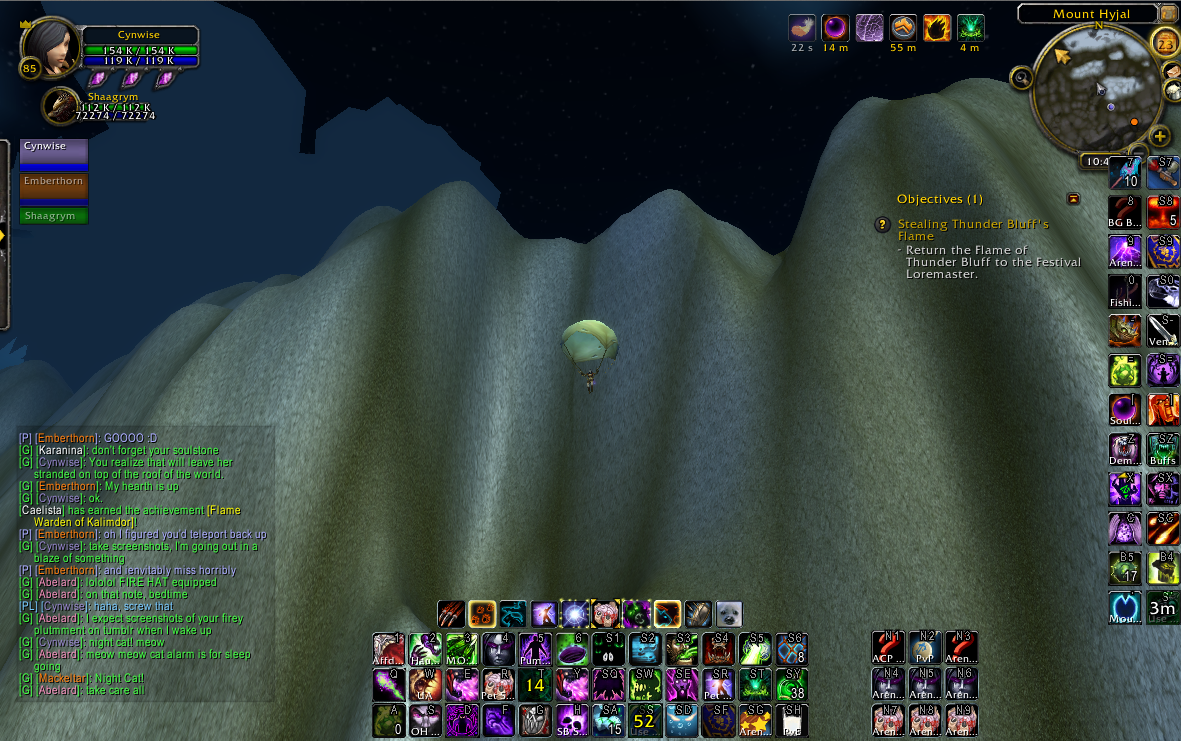Open Stealing Thunder Bluff's Flame quest
Image resolution: width=1181 pixels, height=741 pixels.
[972, 230]
